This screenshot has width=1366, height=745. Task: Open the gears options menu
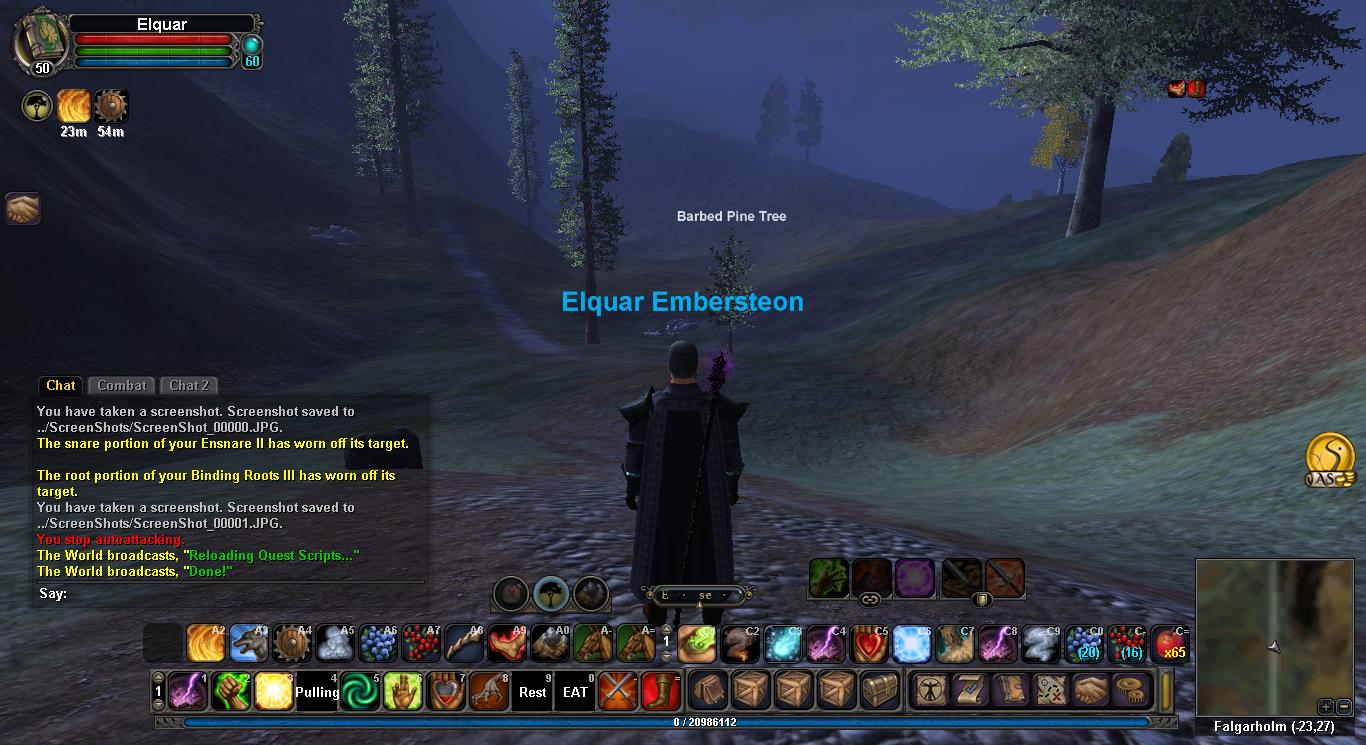[x=1132, y=691]
